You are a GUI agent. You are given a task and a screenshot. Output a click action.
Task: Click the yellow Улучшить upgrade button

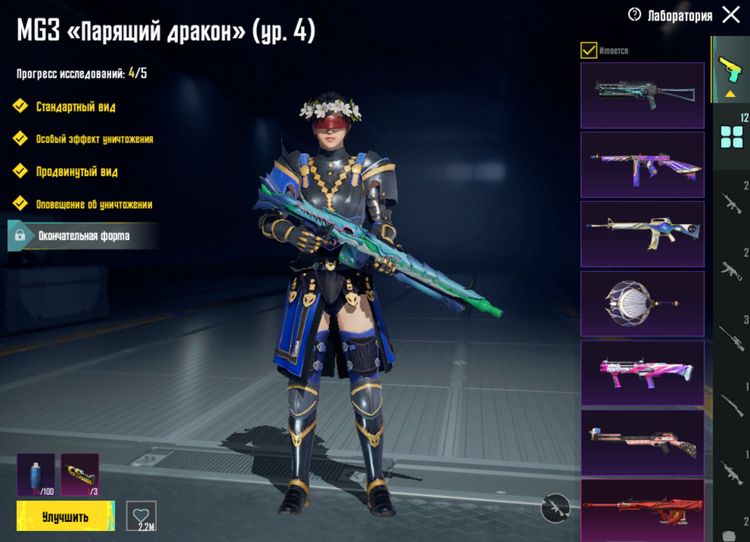65,516
